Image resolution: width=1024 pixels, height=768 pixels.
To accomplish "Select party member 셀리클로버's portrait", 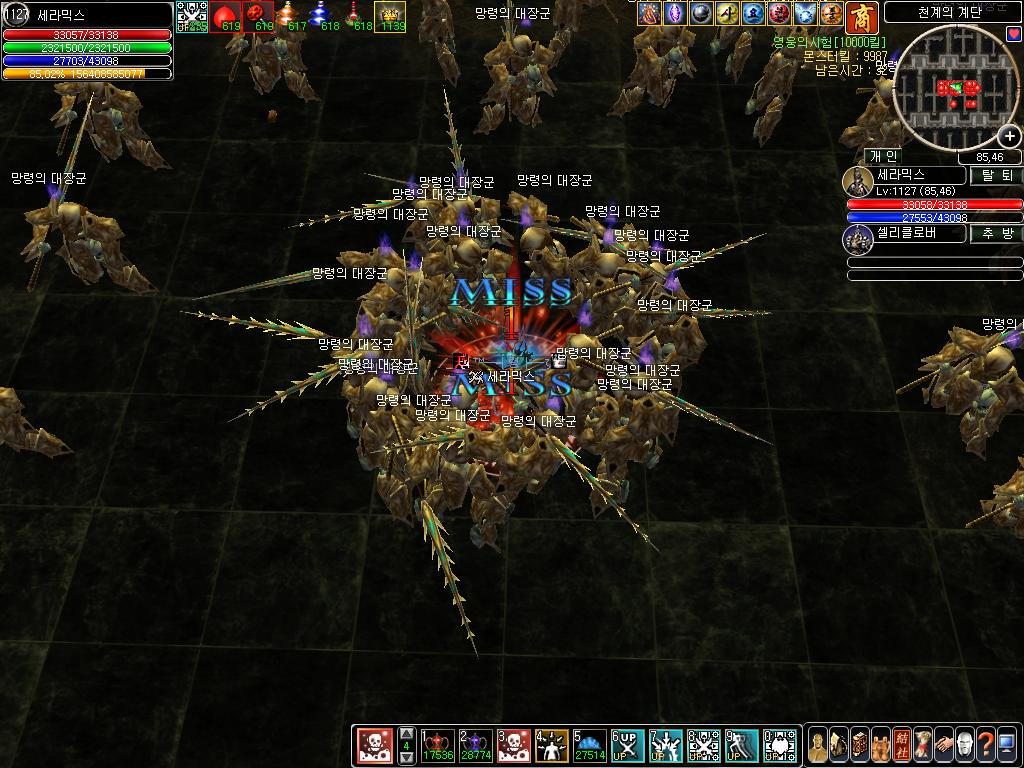I will tap(858, 237).
